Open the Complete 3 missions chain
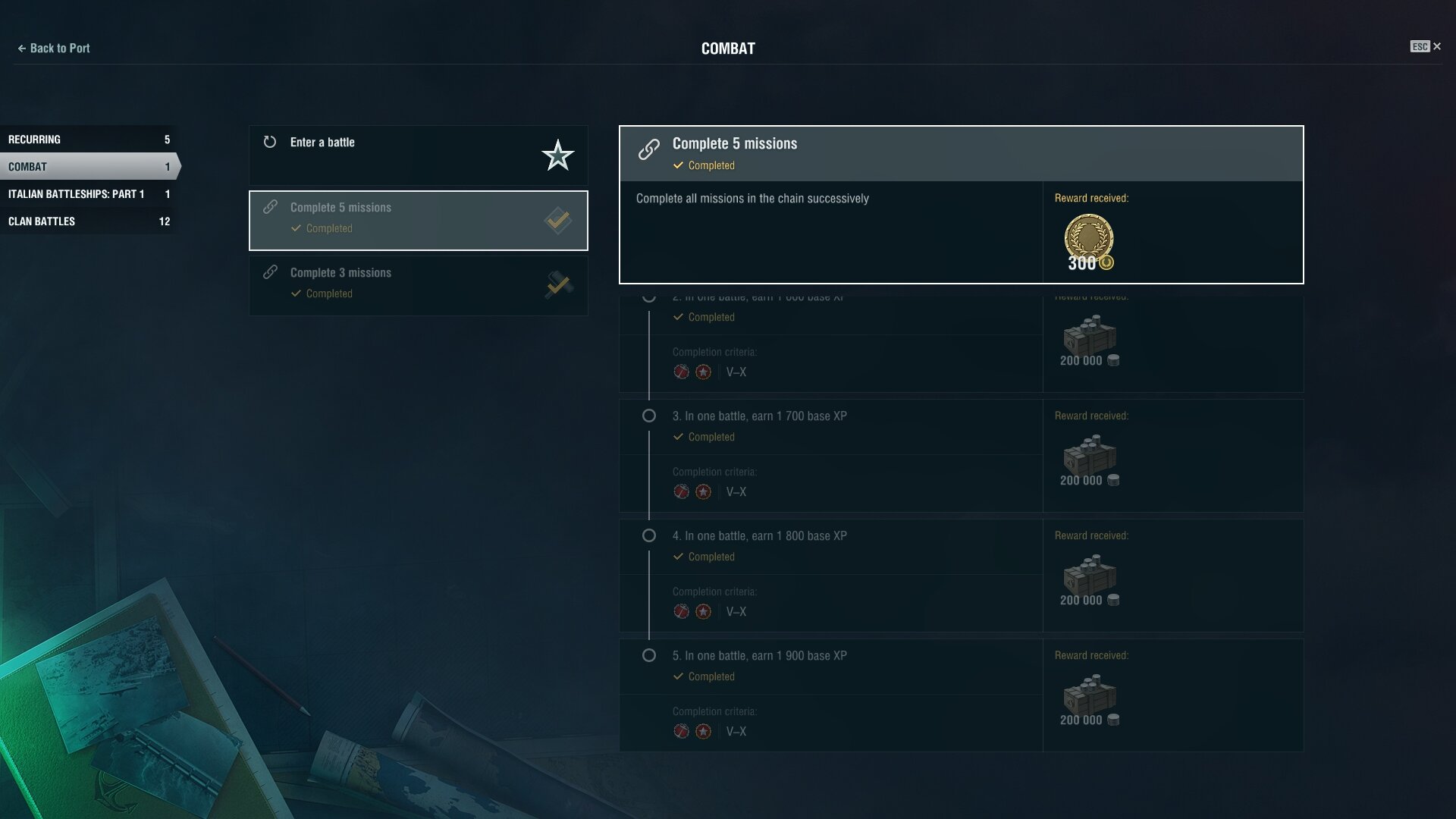1456x819 pixels. click(x=418, y=285)
